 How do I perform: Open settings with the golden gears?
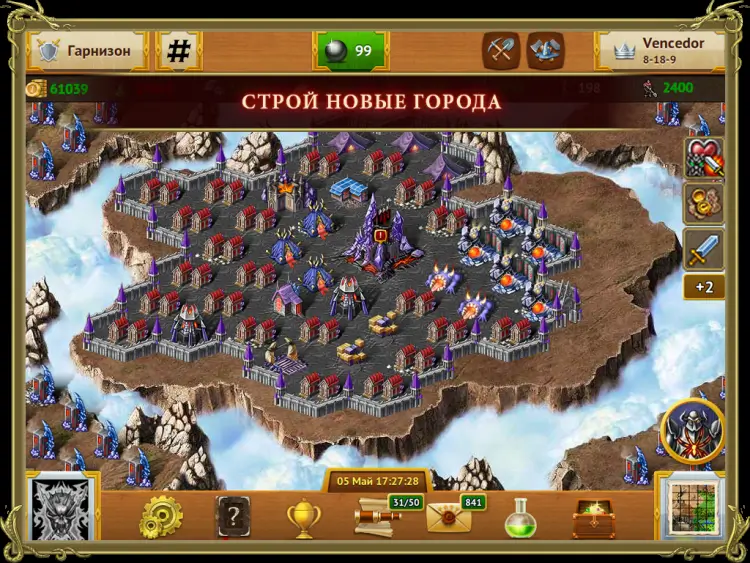(160, 517)
